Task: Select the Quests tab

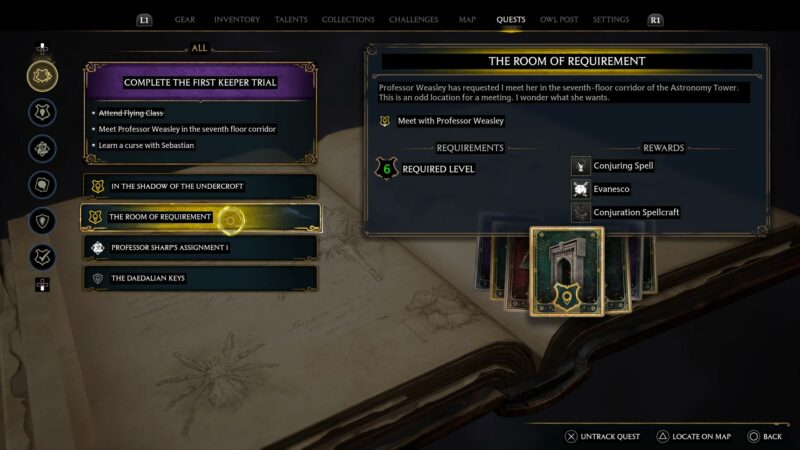Action: tap(511, 19)
